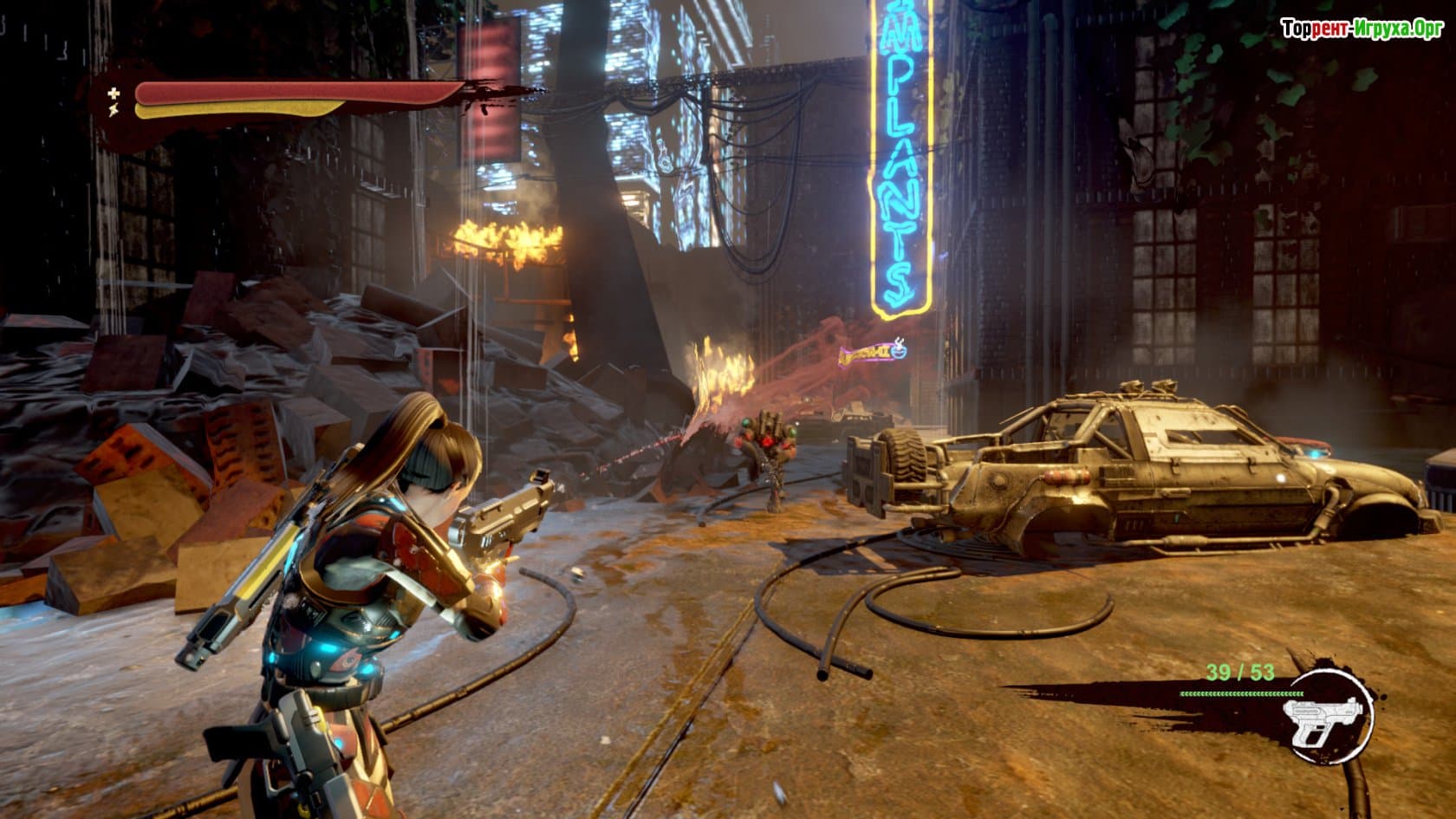Click the Торрент-Игруха.Орг watermark link
This screenshot has width=1456, height=819.
[x=1362, y=29]
